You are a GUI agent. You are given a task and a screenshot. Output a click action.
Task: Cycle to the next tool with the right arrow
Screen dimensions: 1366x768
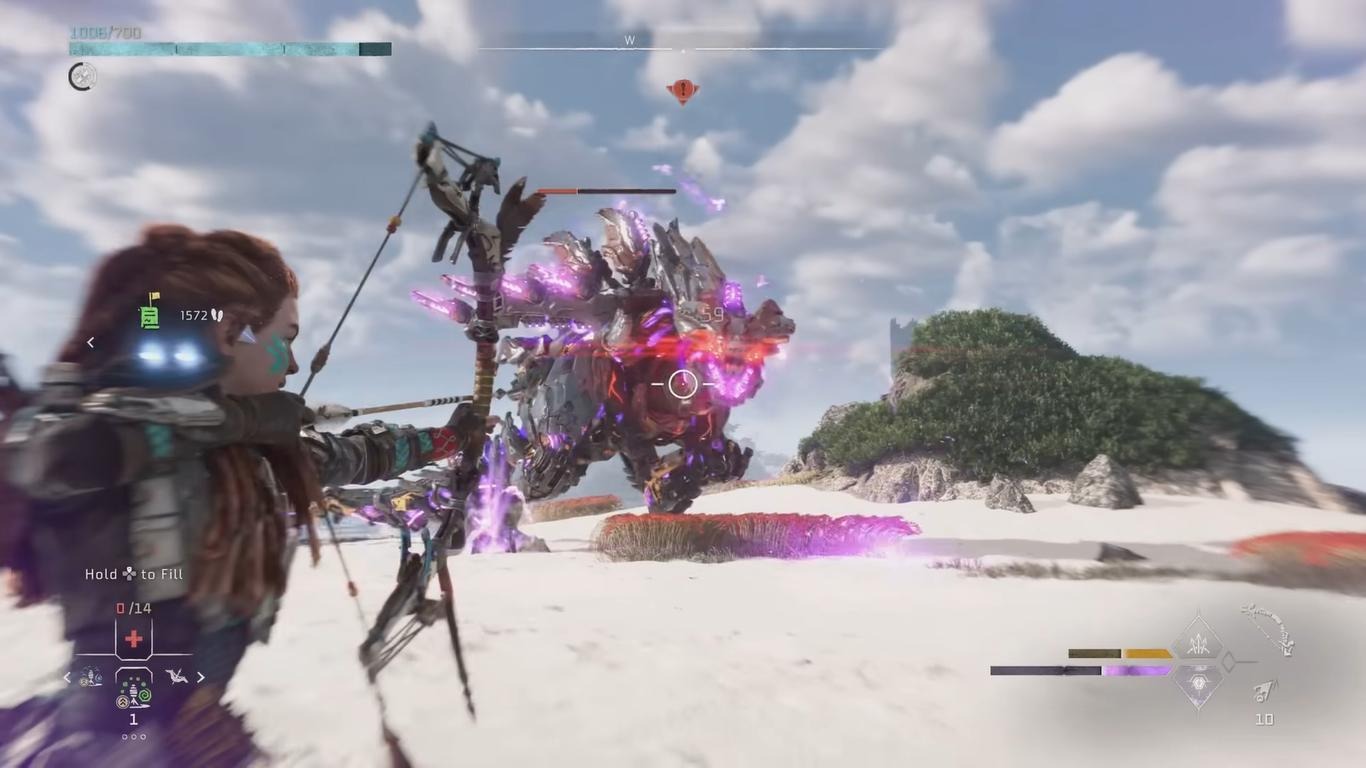point(200,677)
